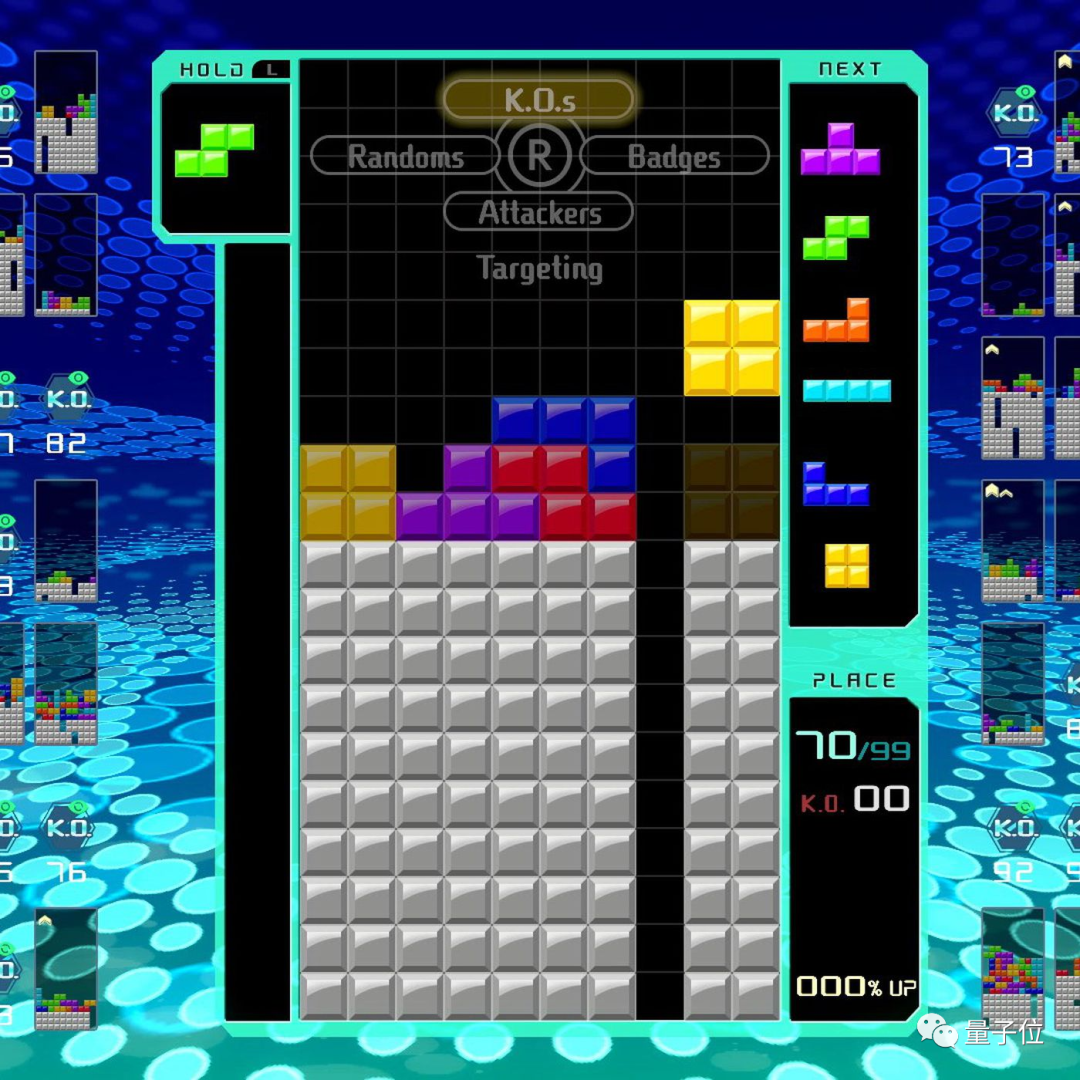
Task: Click the orange L piece in Next queue
Action: (838, 322)
